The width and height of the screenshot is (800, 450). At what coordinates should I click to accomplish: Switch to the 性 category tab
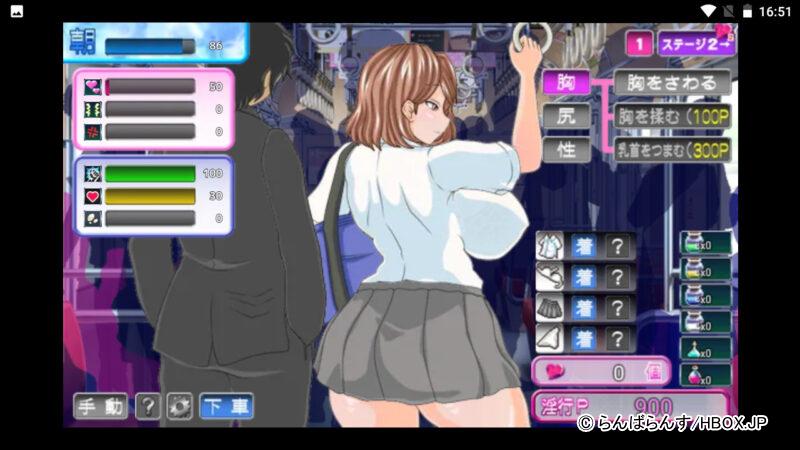(566, 149)
